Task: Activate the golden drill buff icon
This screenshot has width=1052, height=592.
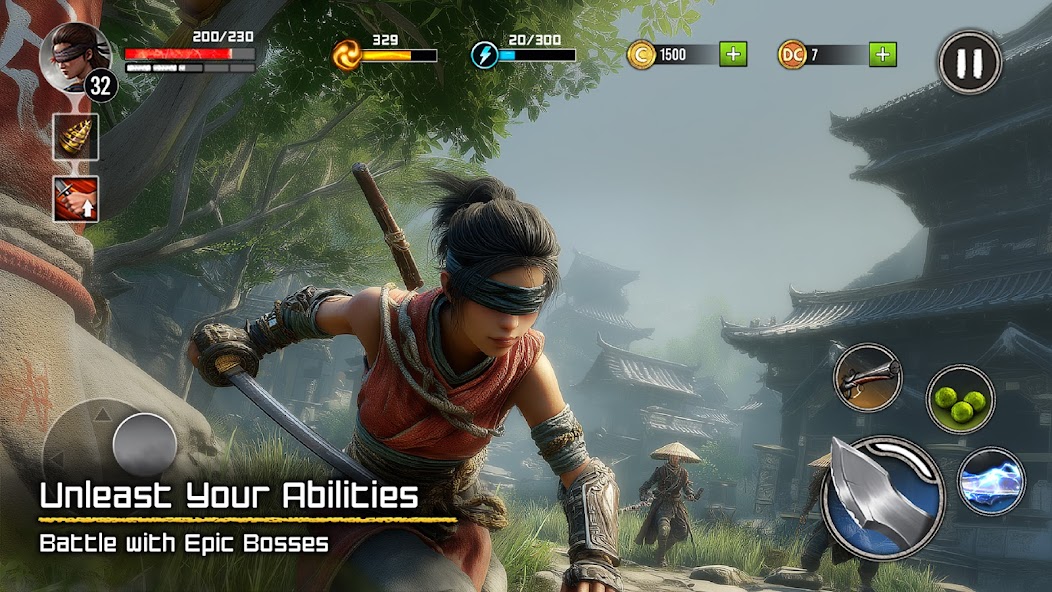Action: tap(76, 136)
